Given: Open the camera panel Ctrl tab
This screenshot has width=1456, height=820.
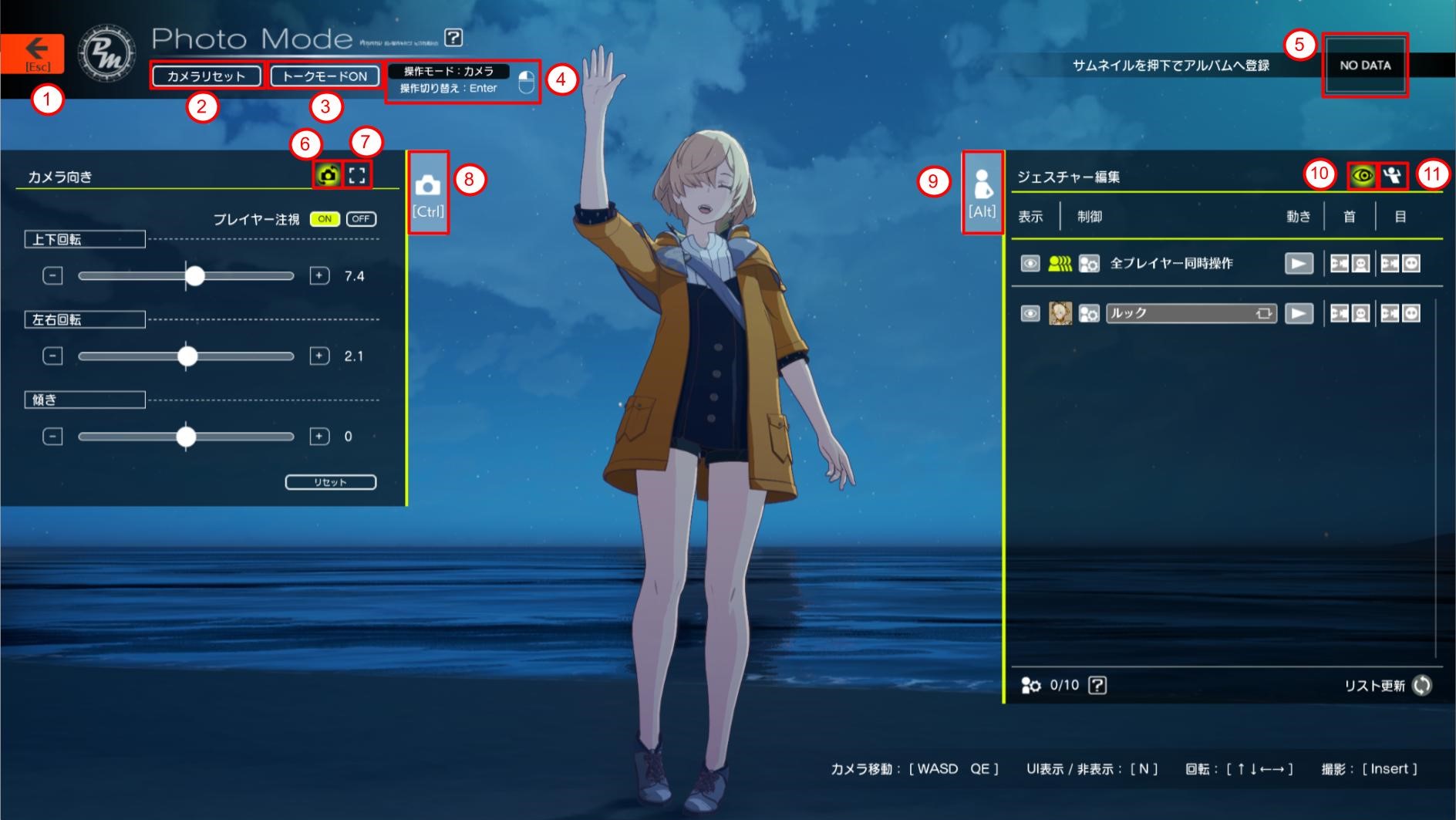Looking at the screenshot, I should (428, 193).
